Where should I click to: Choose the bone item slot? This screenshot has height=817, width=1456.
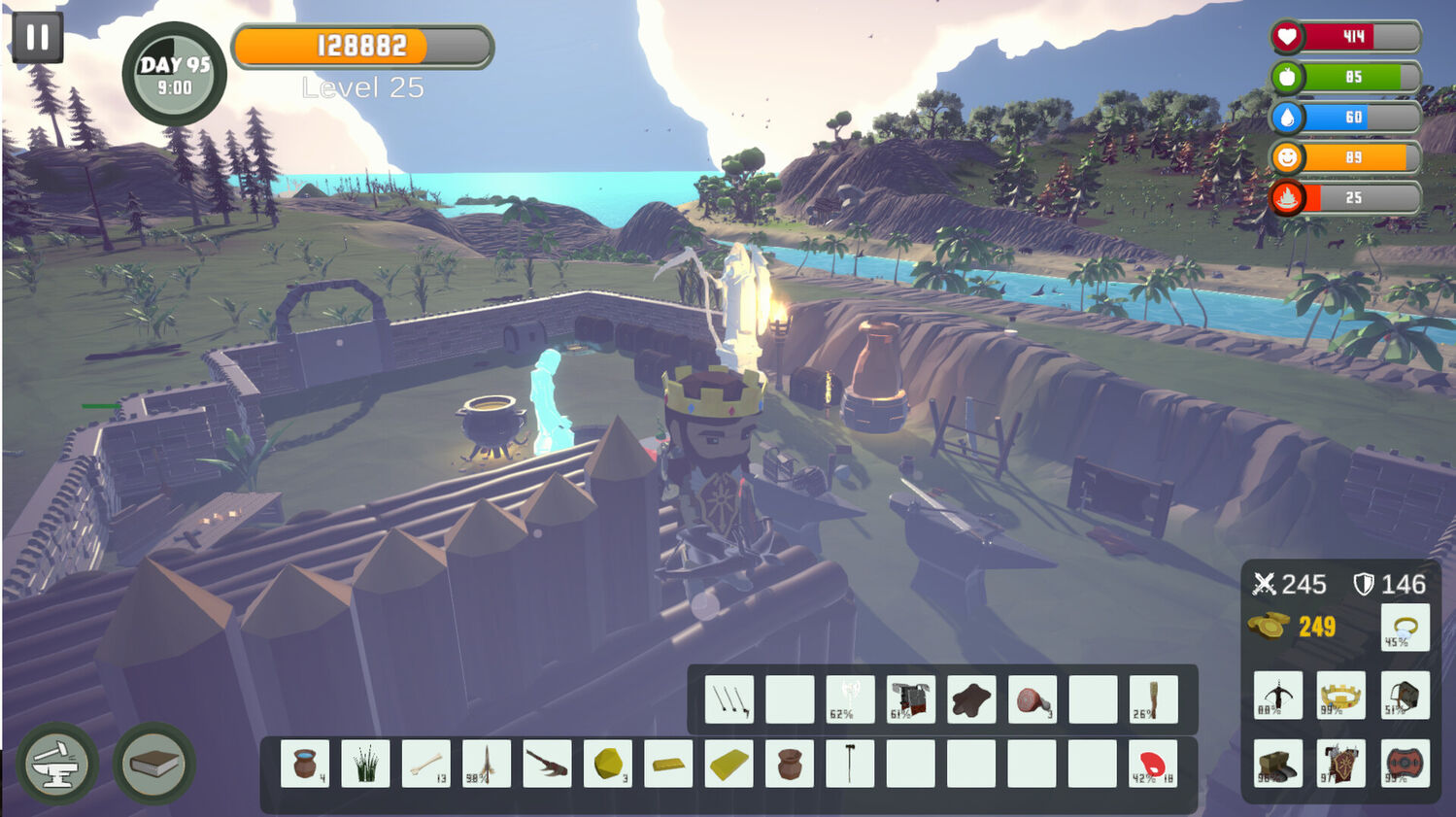426,764
